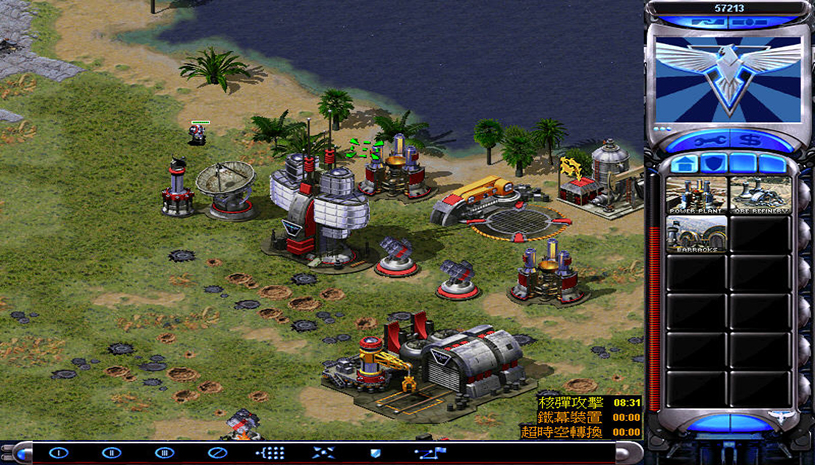Click the eagle-emblem radar screen

pos(727,77)
